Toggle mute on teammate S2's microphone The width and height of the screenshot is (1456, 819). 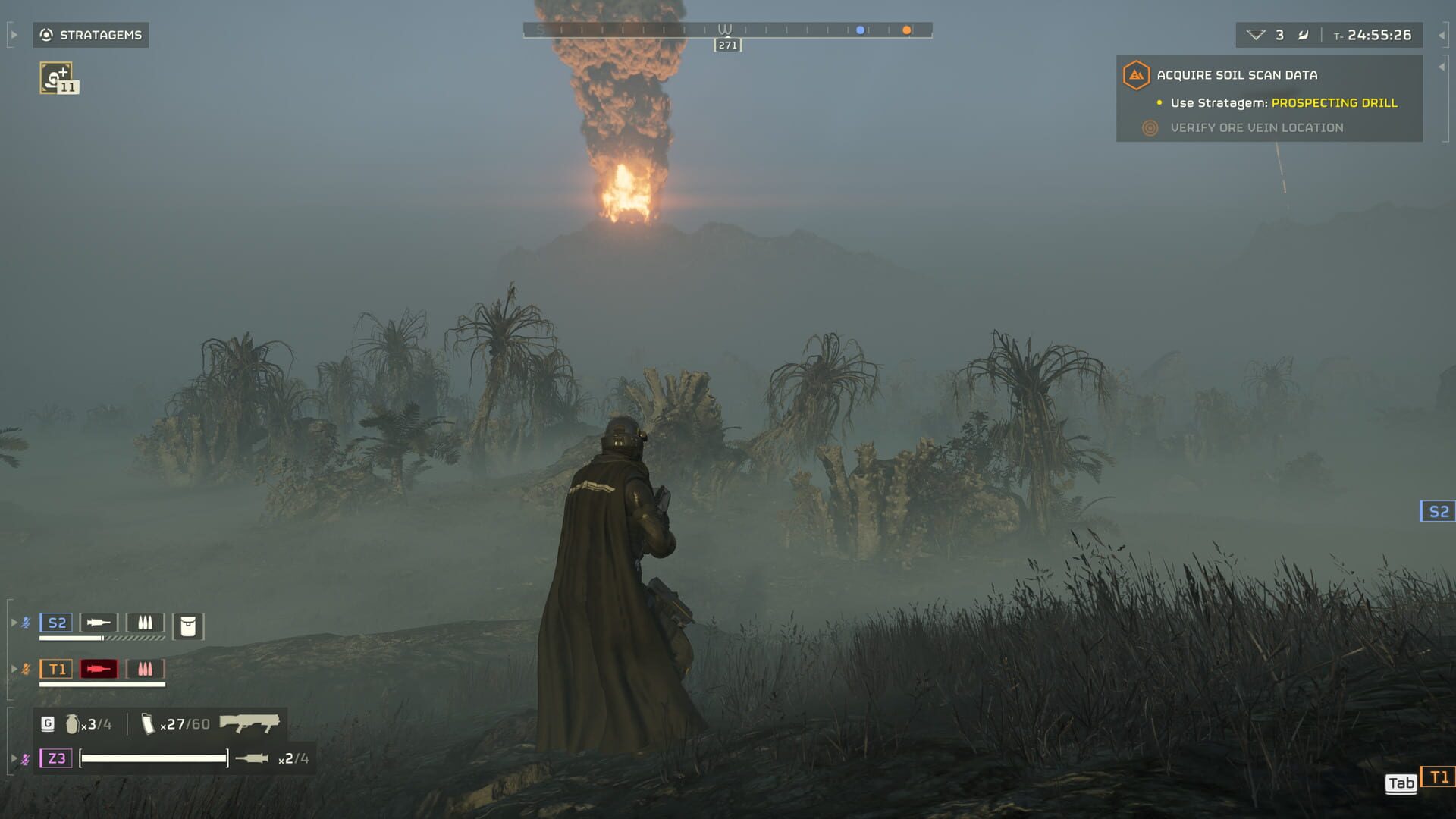pos(27,622)
